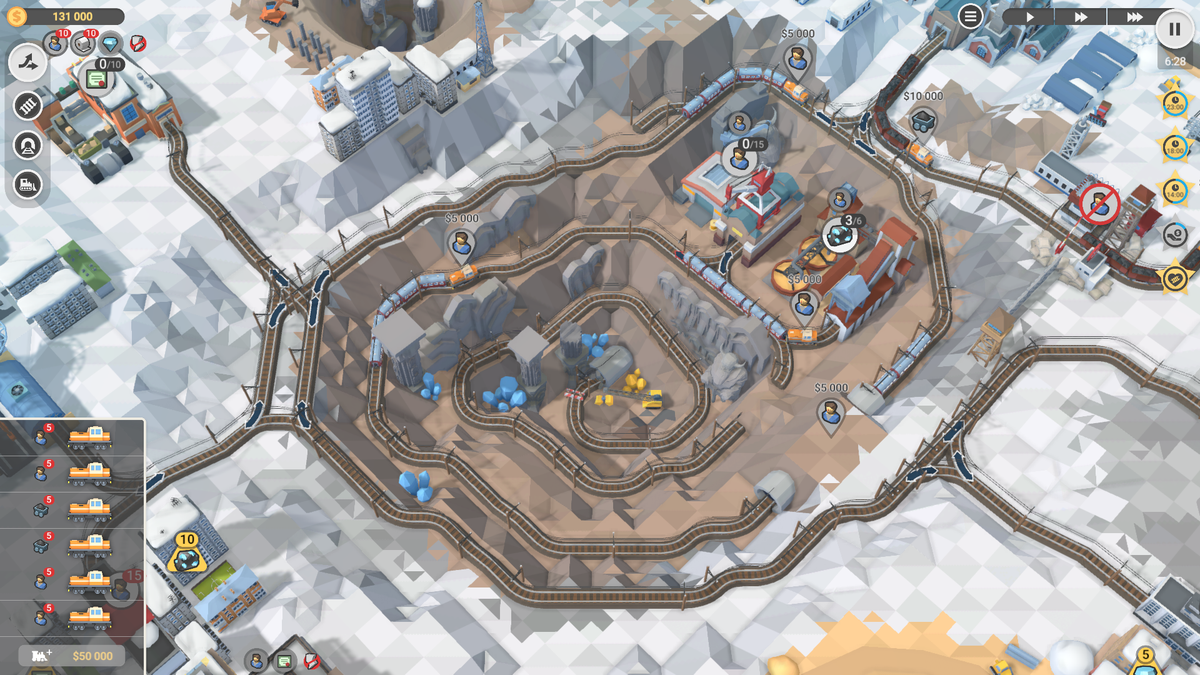
Task: Buy a new train for $50 000
Action: point(72,655)
